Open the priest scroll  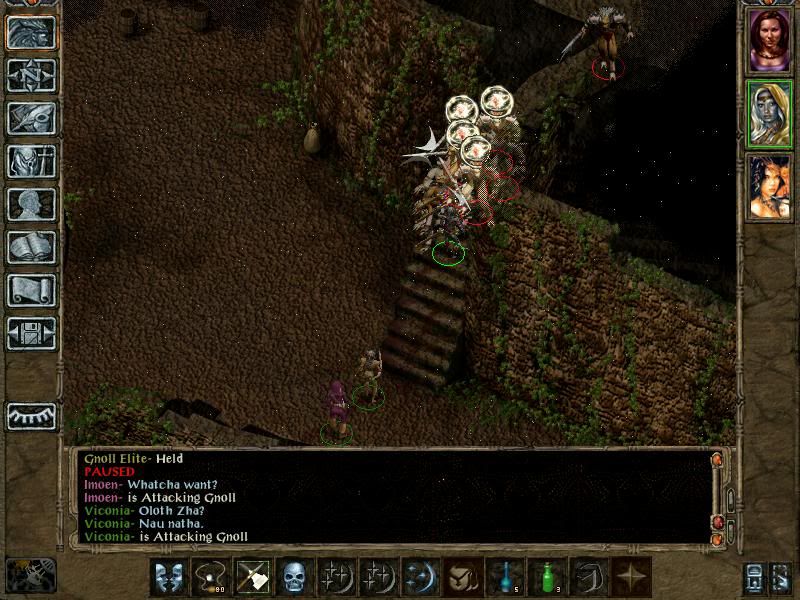point(31,290)
